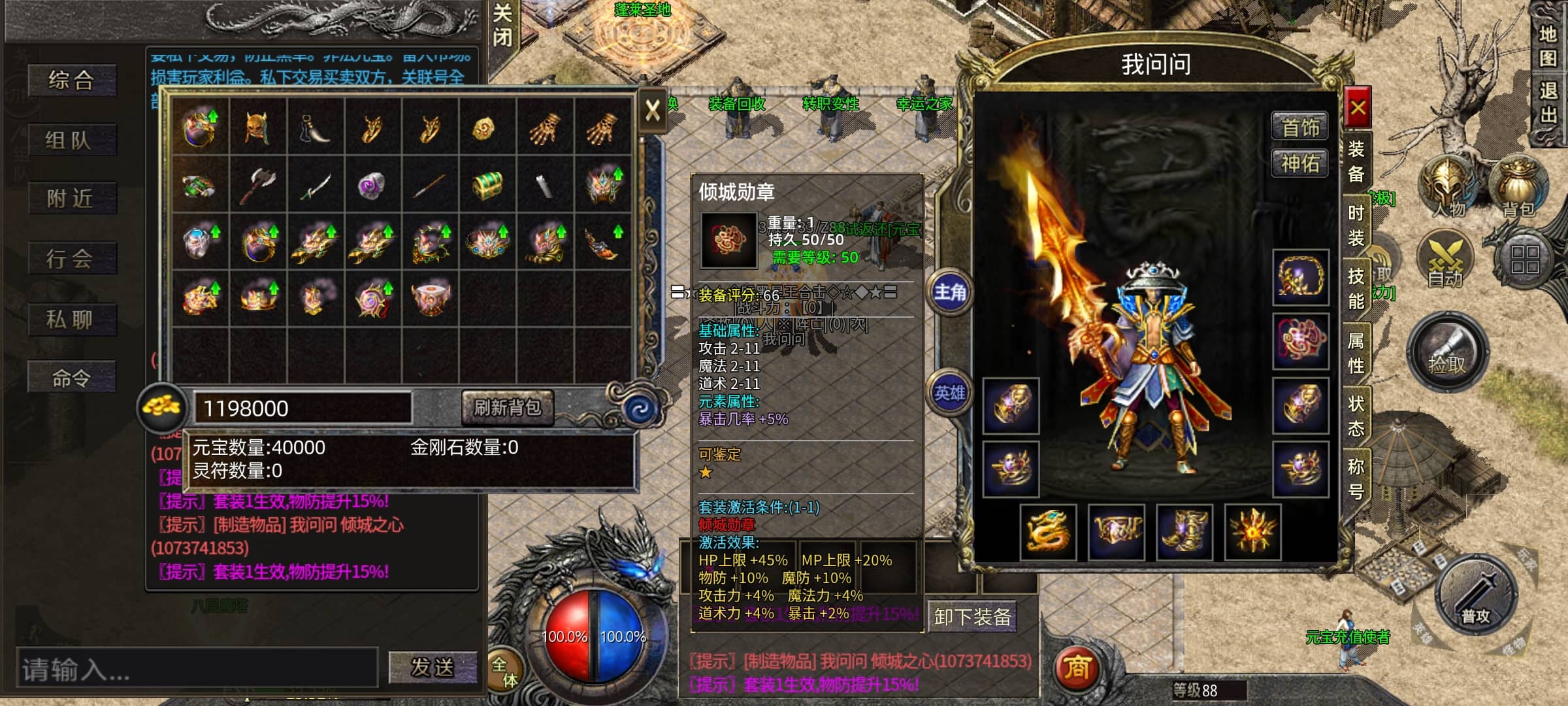Viewport: 1568px width, 706px height.
Task: Unequip item with 卸下装备 button
Action: click(x=972, y=616)
